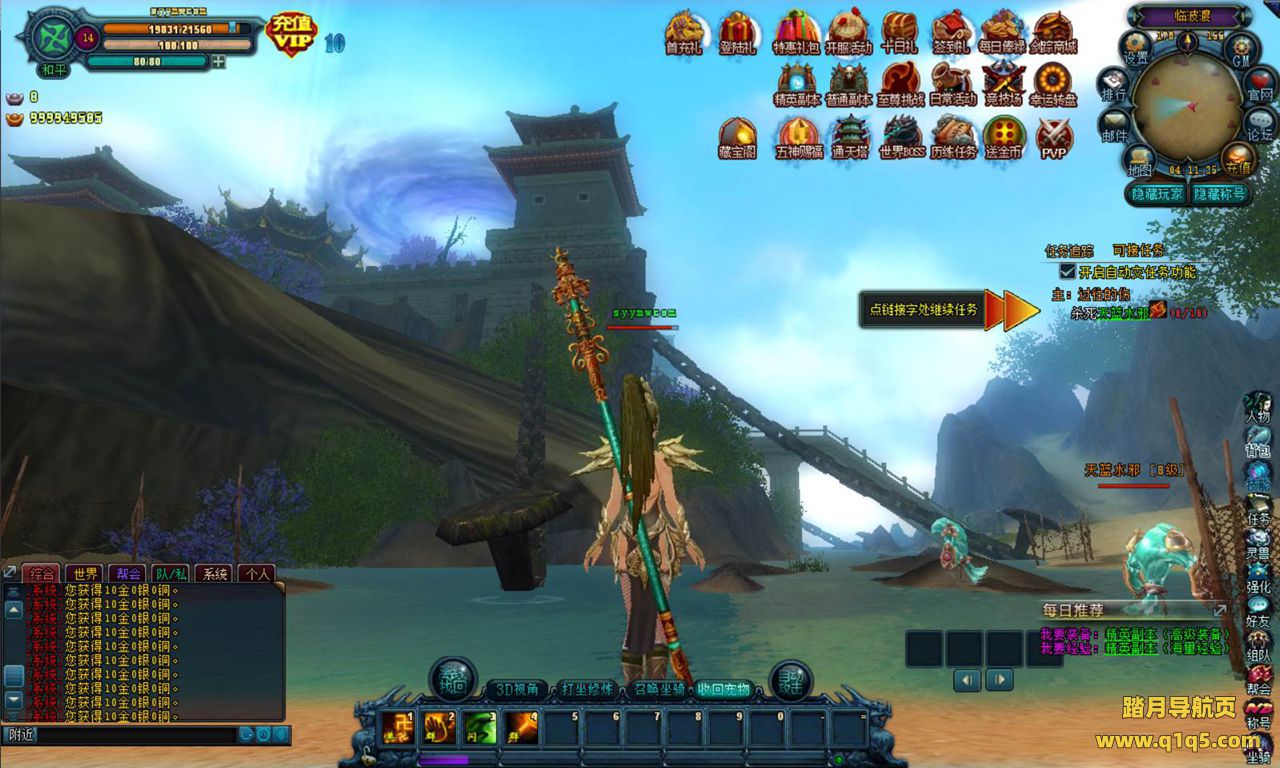
Task: Click the 充值 VIP recharge badge
Action: click(x=291, y=35)
